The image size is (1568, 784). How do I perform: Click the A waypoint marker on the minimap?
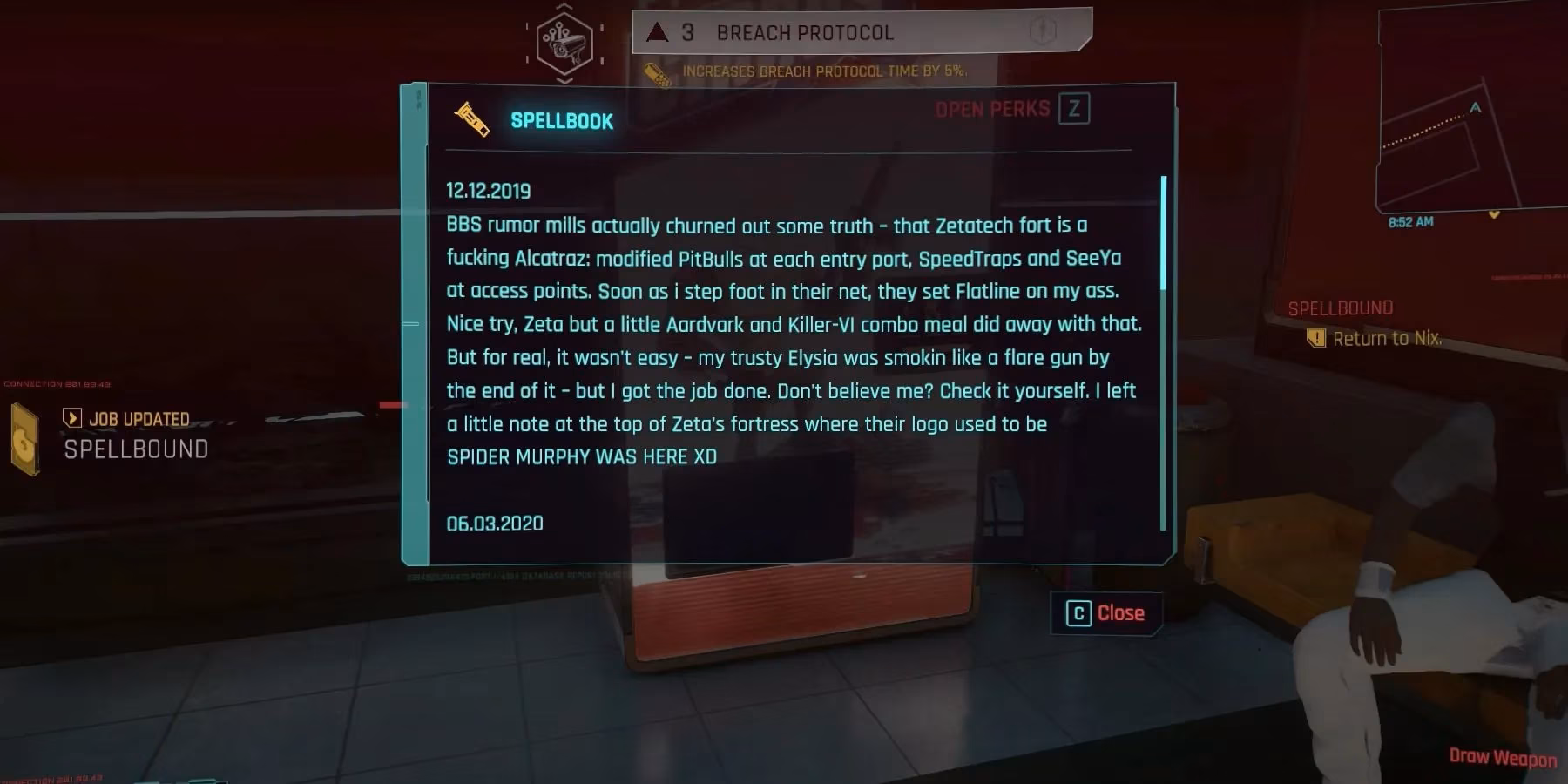(x=1476, y=106)
